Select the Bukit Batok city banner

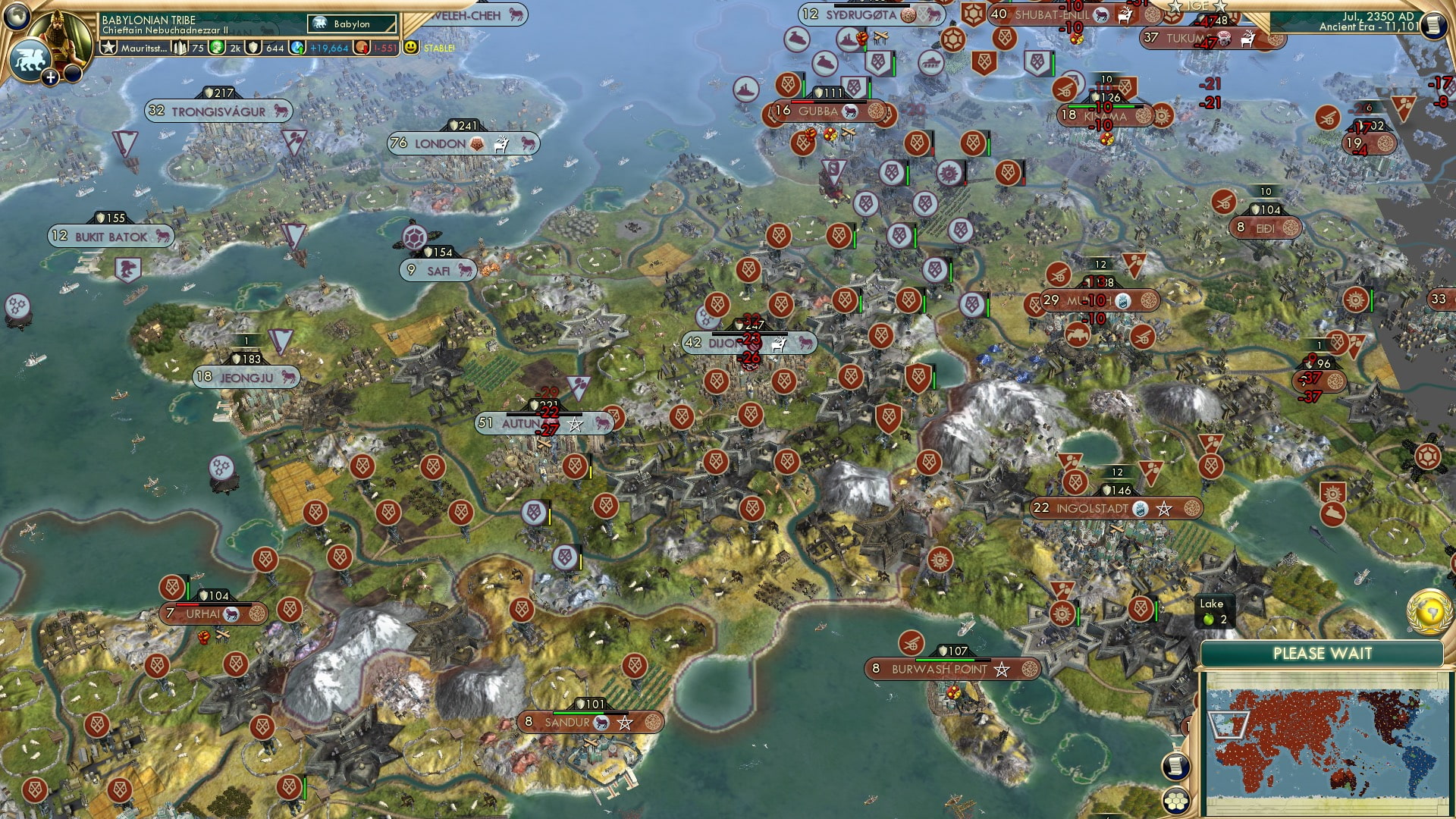coord(111,237)
